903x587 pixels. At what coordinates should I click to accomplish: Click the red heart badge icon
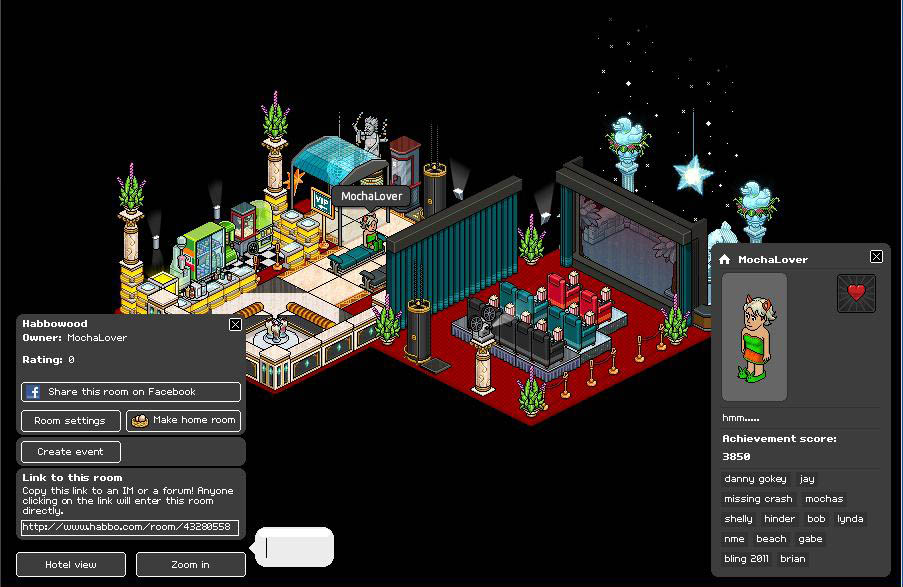[855, 293]
